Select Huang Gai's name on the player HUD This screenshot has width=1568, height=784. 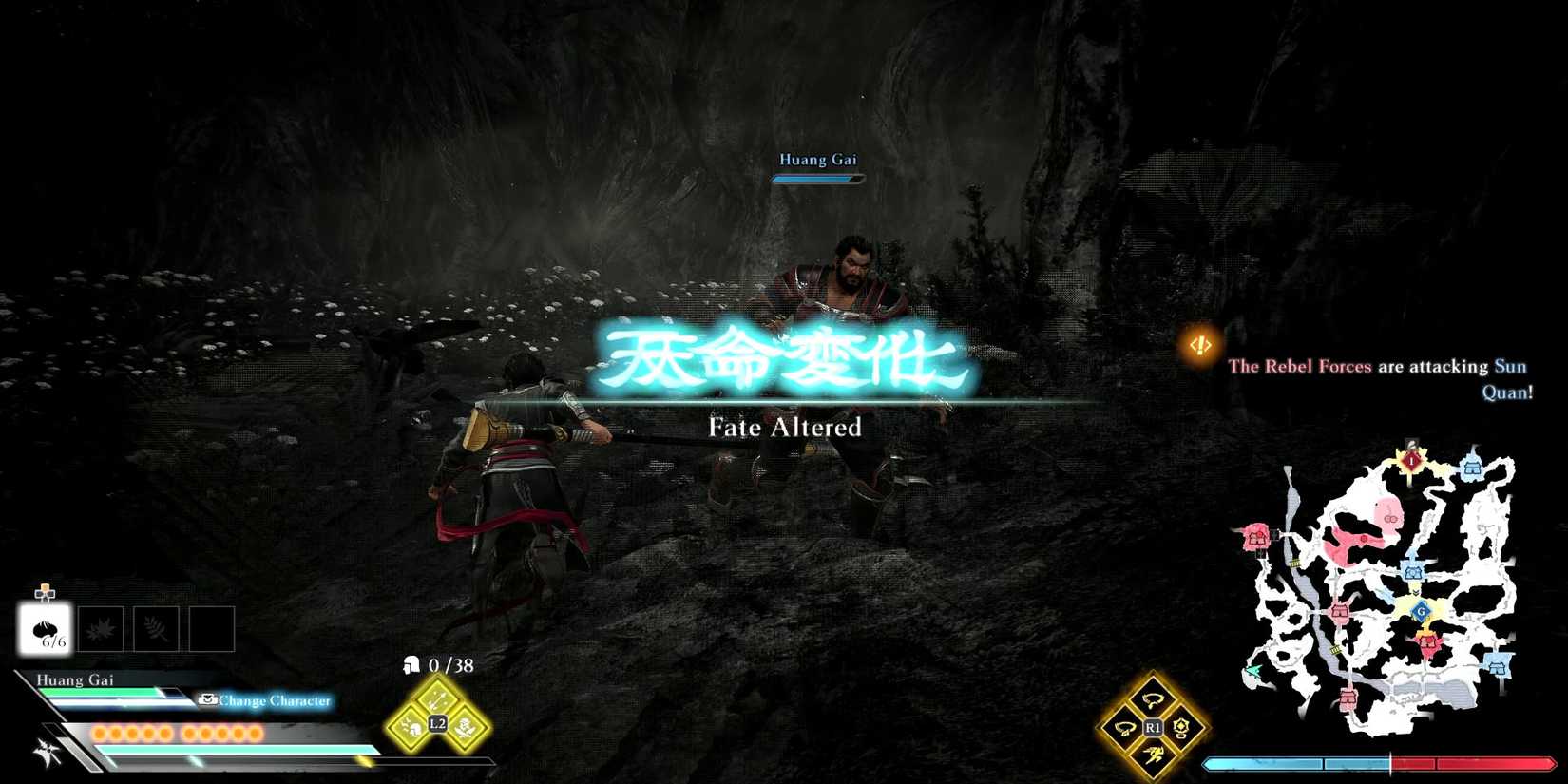(74, 679)
